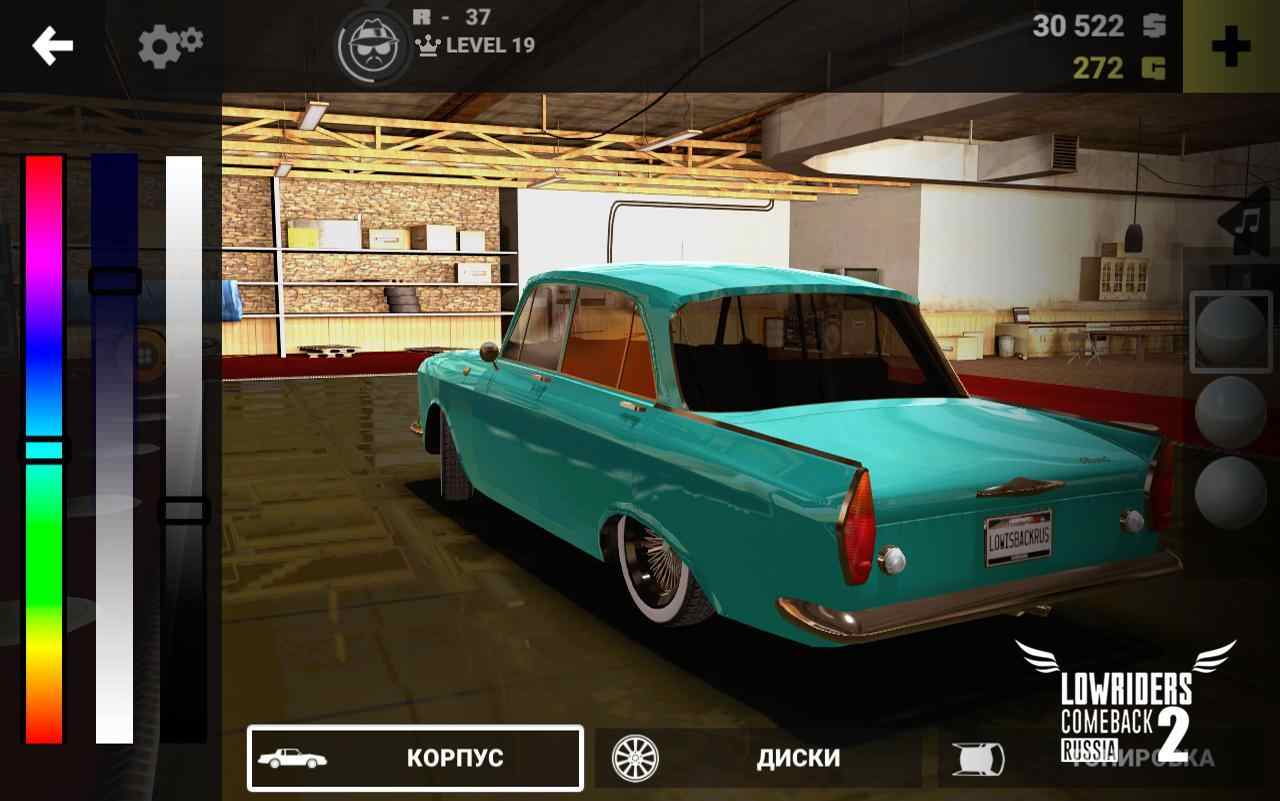This screenshot has height=801, width=1280.
Task: Open the music note panel
Action: [1248, 221]
